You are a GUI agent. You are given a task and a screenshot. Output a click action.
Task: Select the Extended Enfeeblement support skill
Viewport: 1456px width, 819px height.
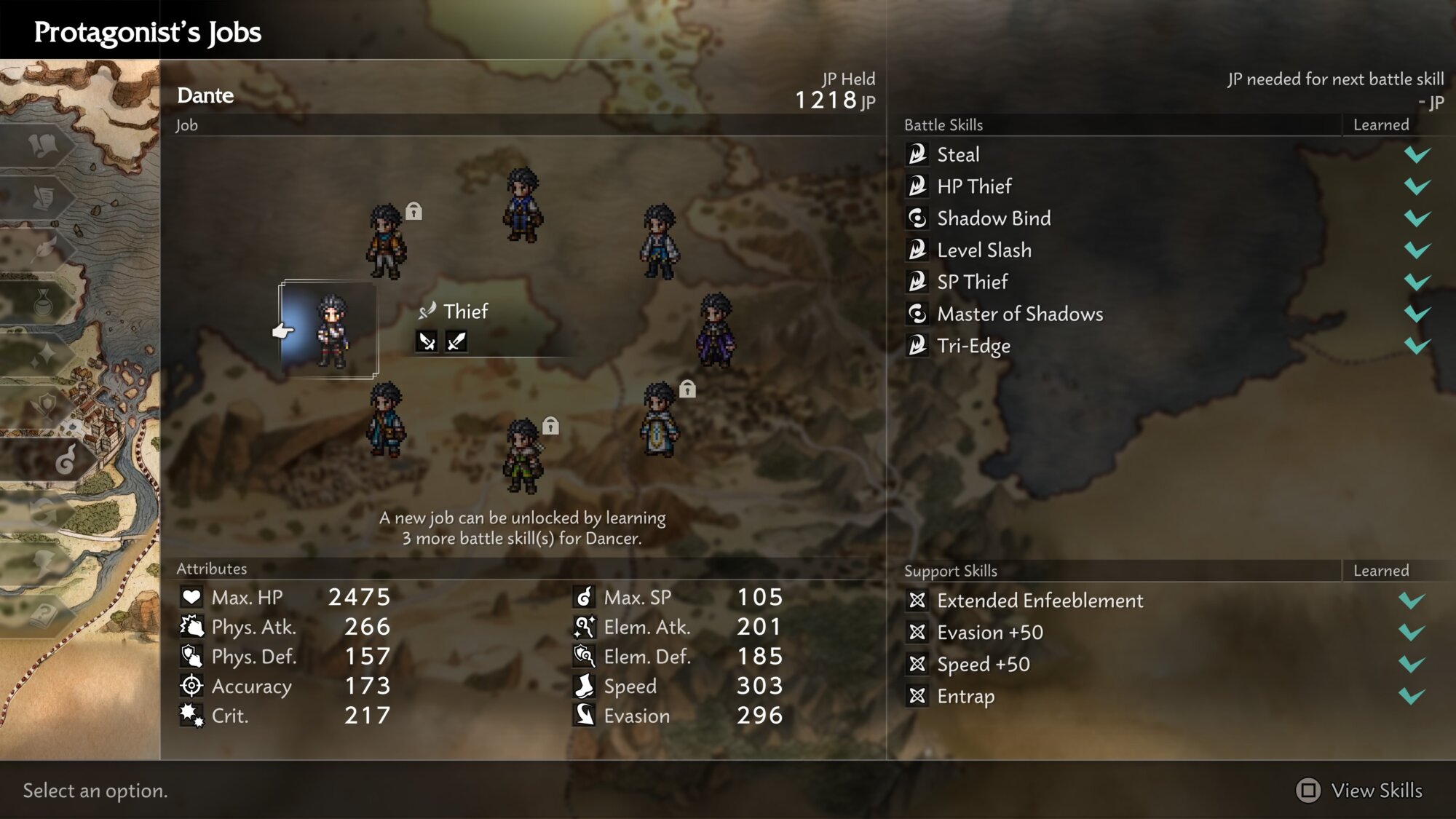1040,601
